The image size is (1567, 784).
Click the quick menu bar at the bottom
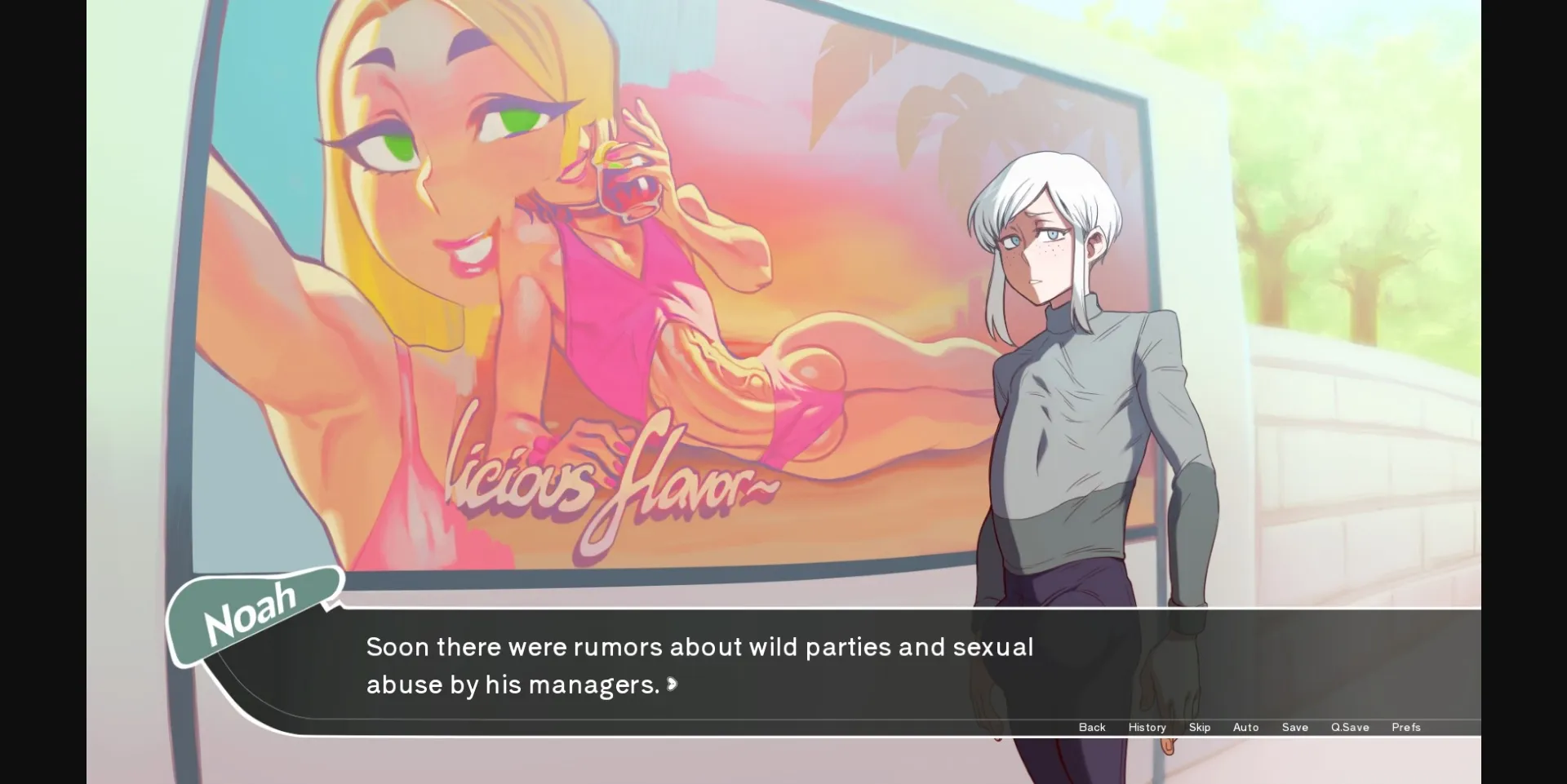1249,727
